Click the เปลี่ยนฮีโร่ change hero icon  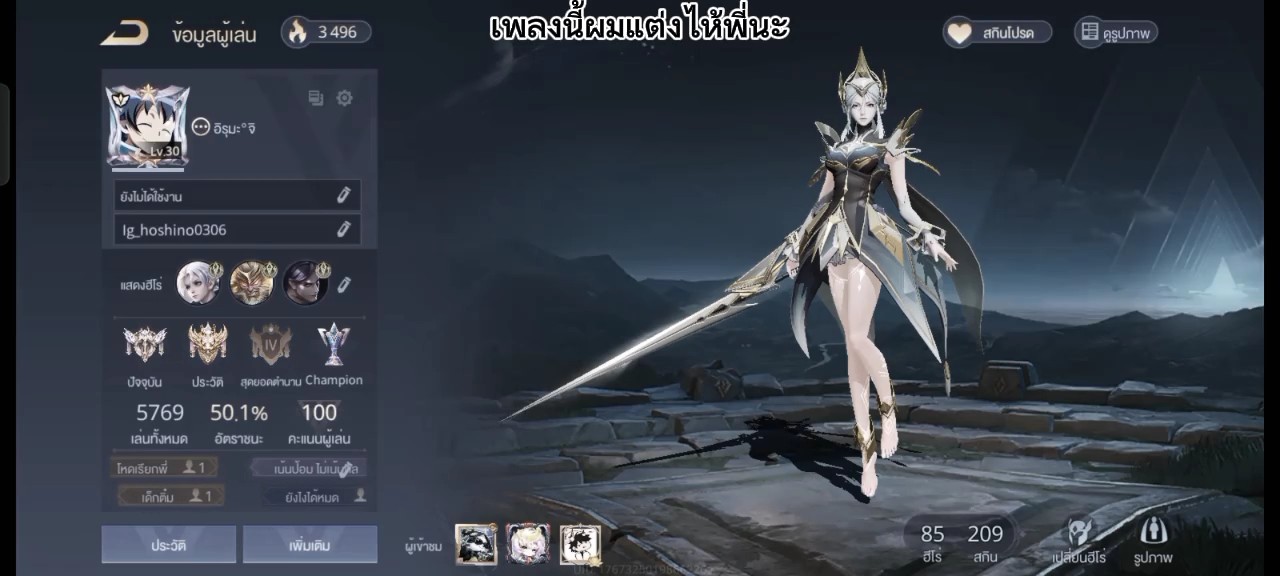pos(1079,541)
